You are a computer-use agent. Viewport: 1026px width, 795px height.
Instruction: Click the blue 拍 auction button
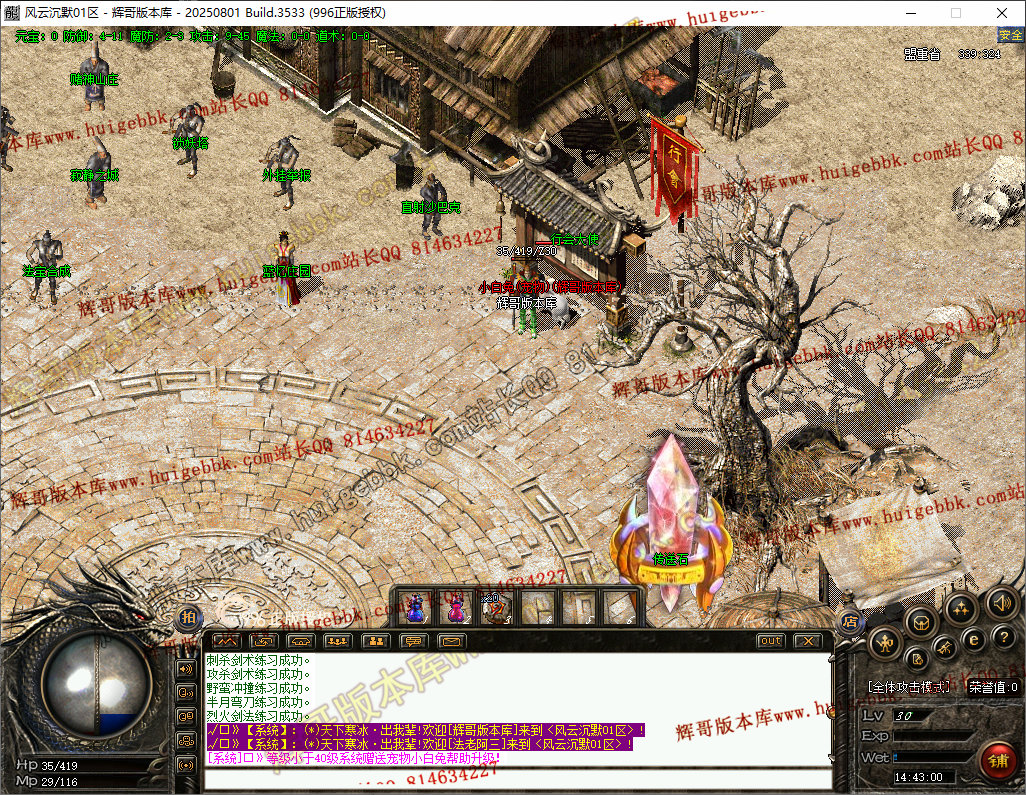point(188,619)
